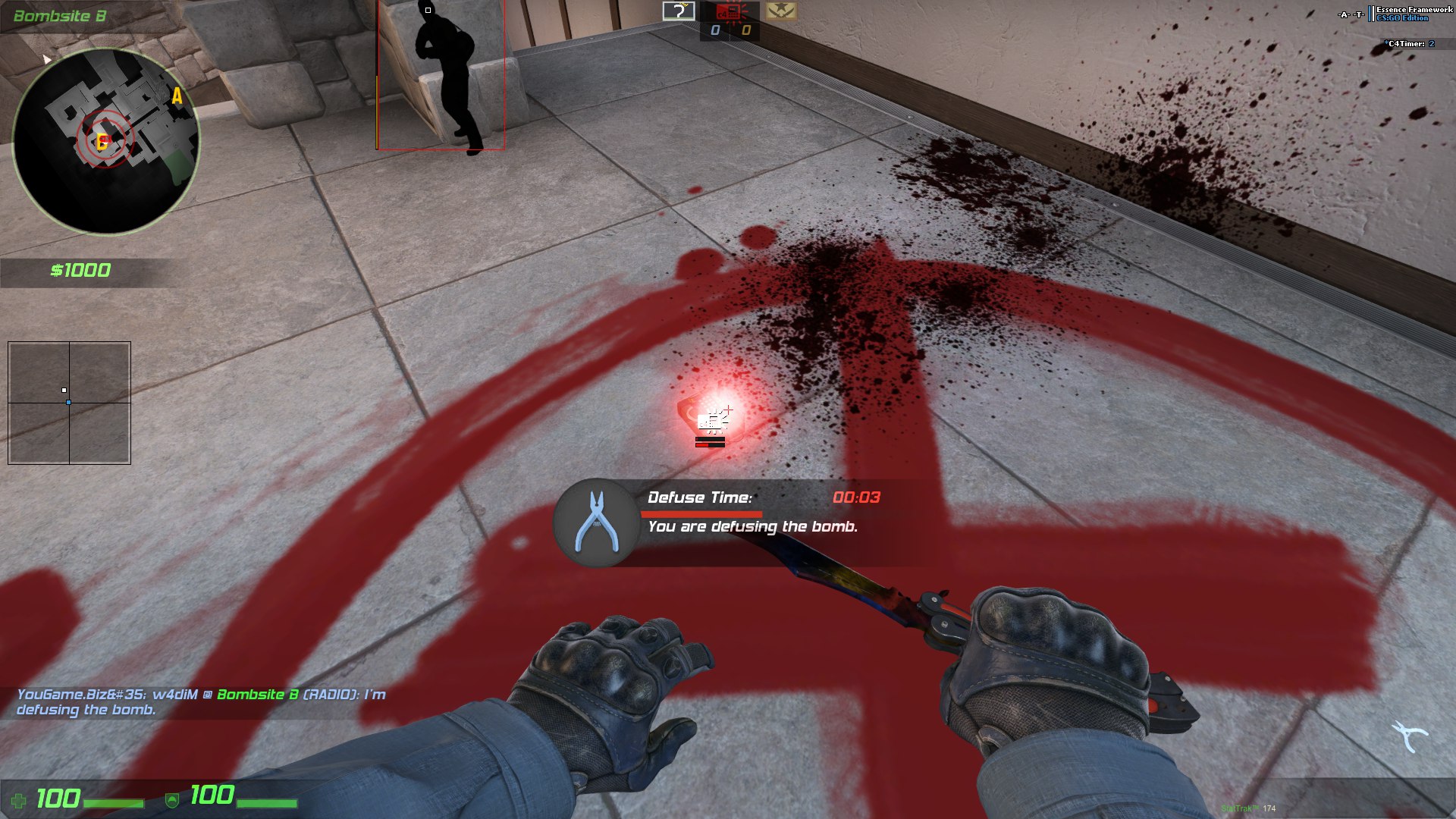
Task: Select the player avatar with the question mark
Action: (679, 11)
